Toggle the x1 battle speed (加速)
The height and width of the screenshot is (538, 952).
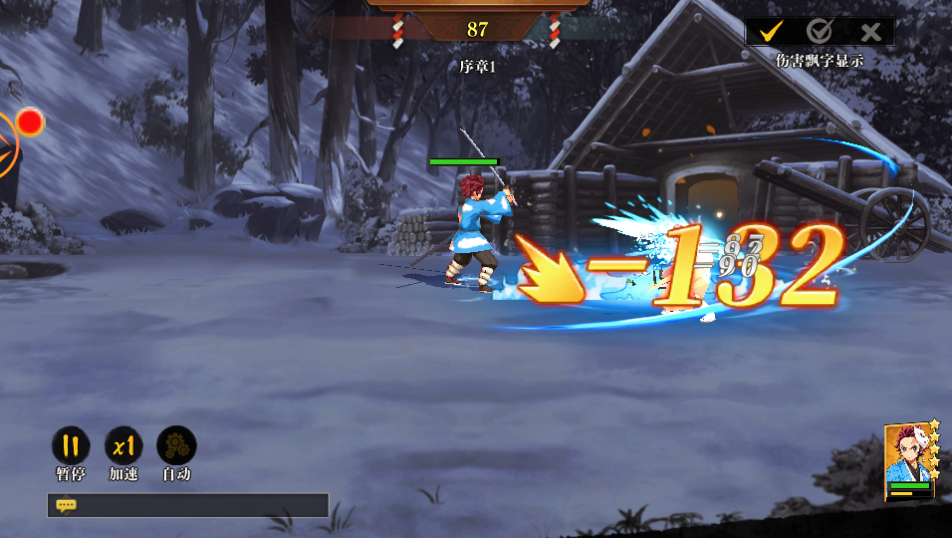124,446
